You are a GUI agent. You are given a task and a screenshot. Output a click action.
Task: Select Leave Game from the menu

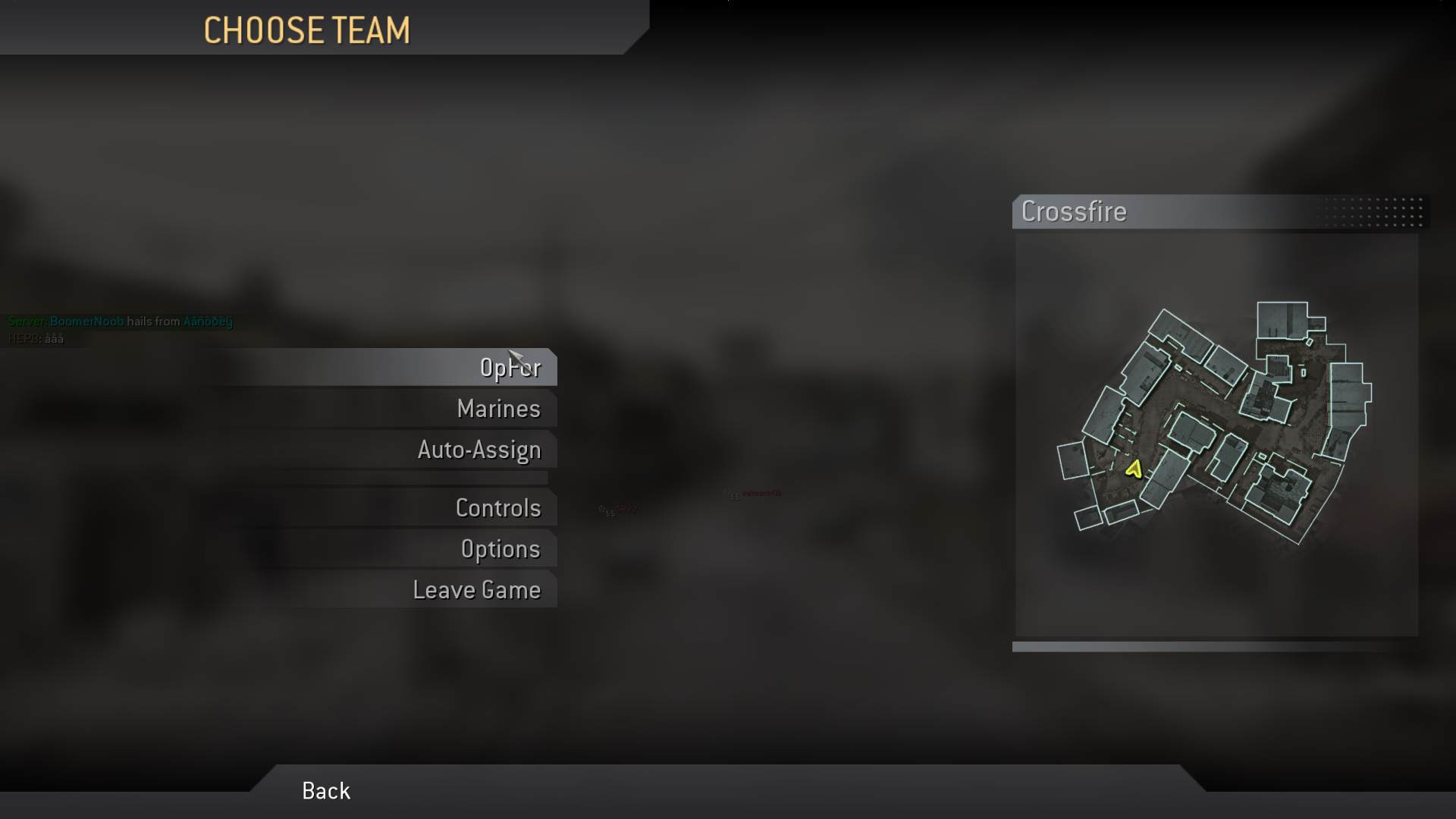[476, 589]
